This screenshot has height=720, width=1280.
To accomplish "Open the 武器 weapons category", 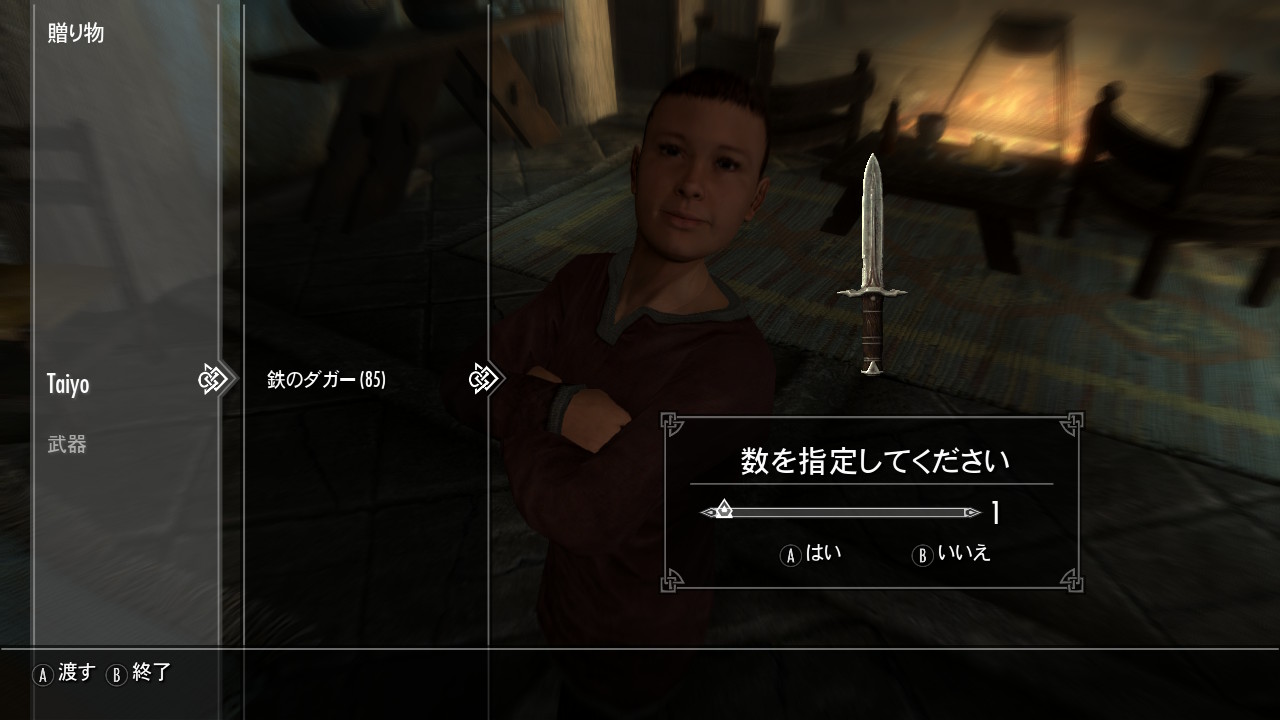I will click(67, 445).
